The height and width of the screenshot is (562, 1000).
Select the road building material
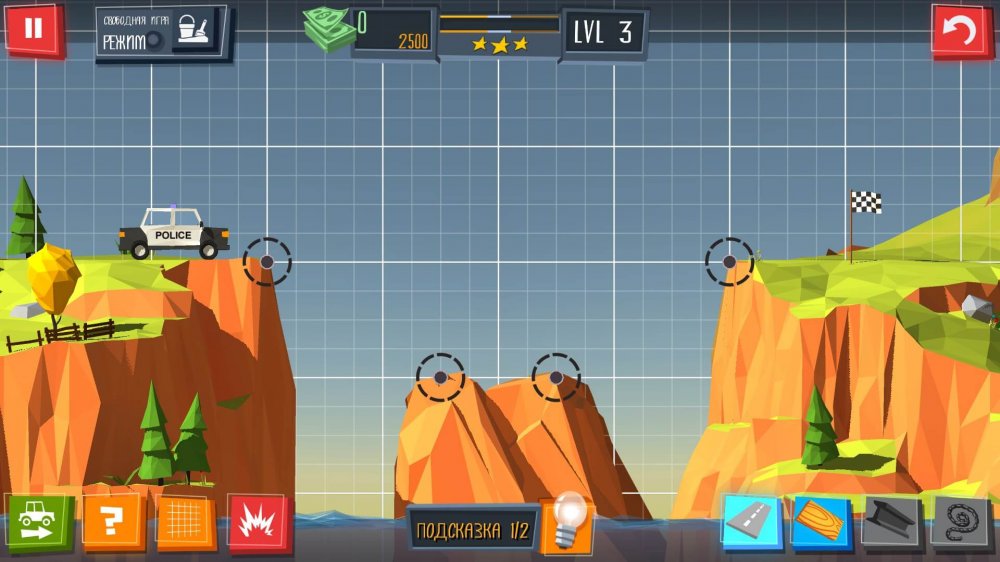click(x=750, y=521)
